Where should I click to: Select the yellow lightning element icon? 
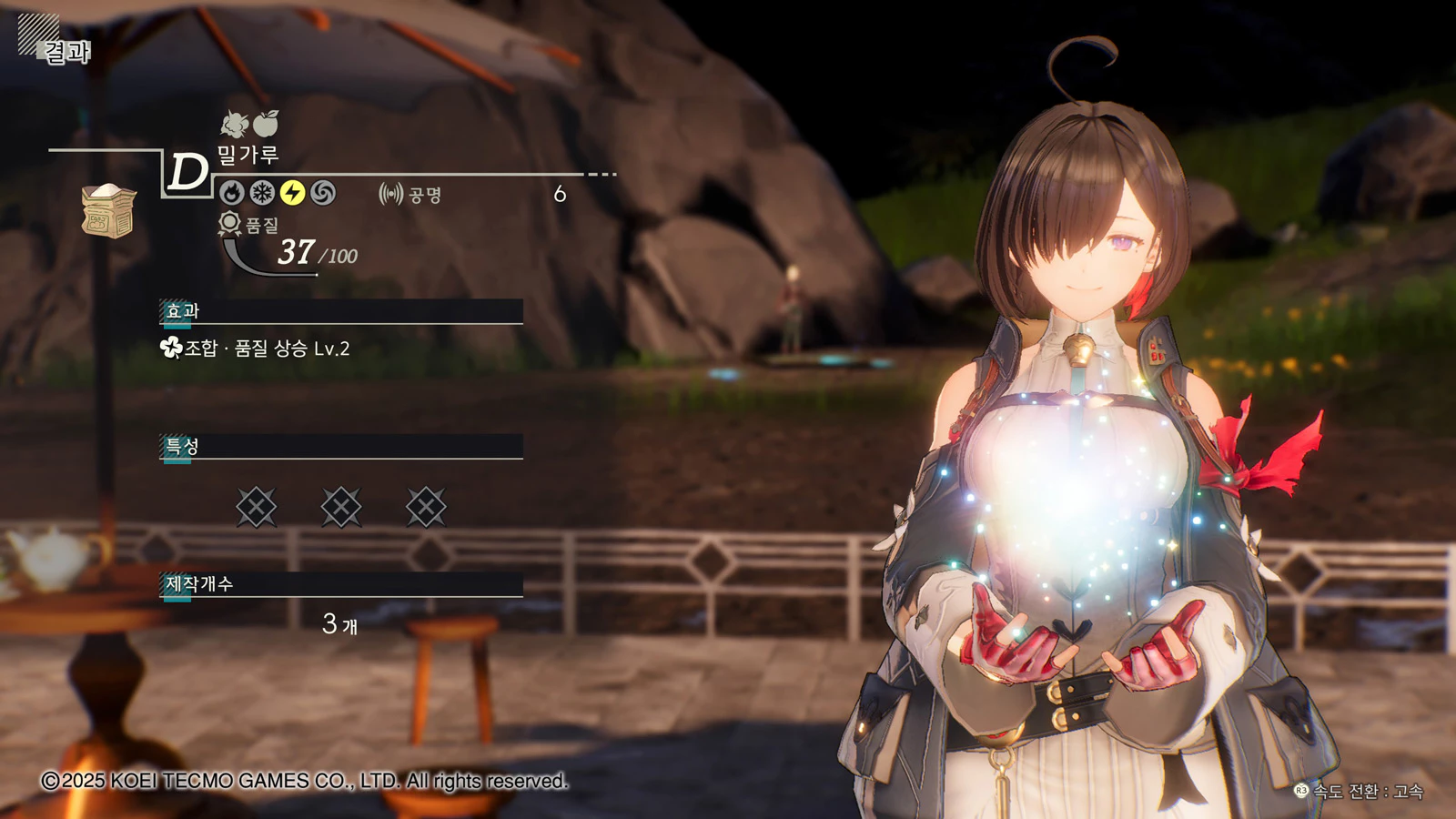292,193
